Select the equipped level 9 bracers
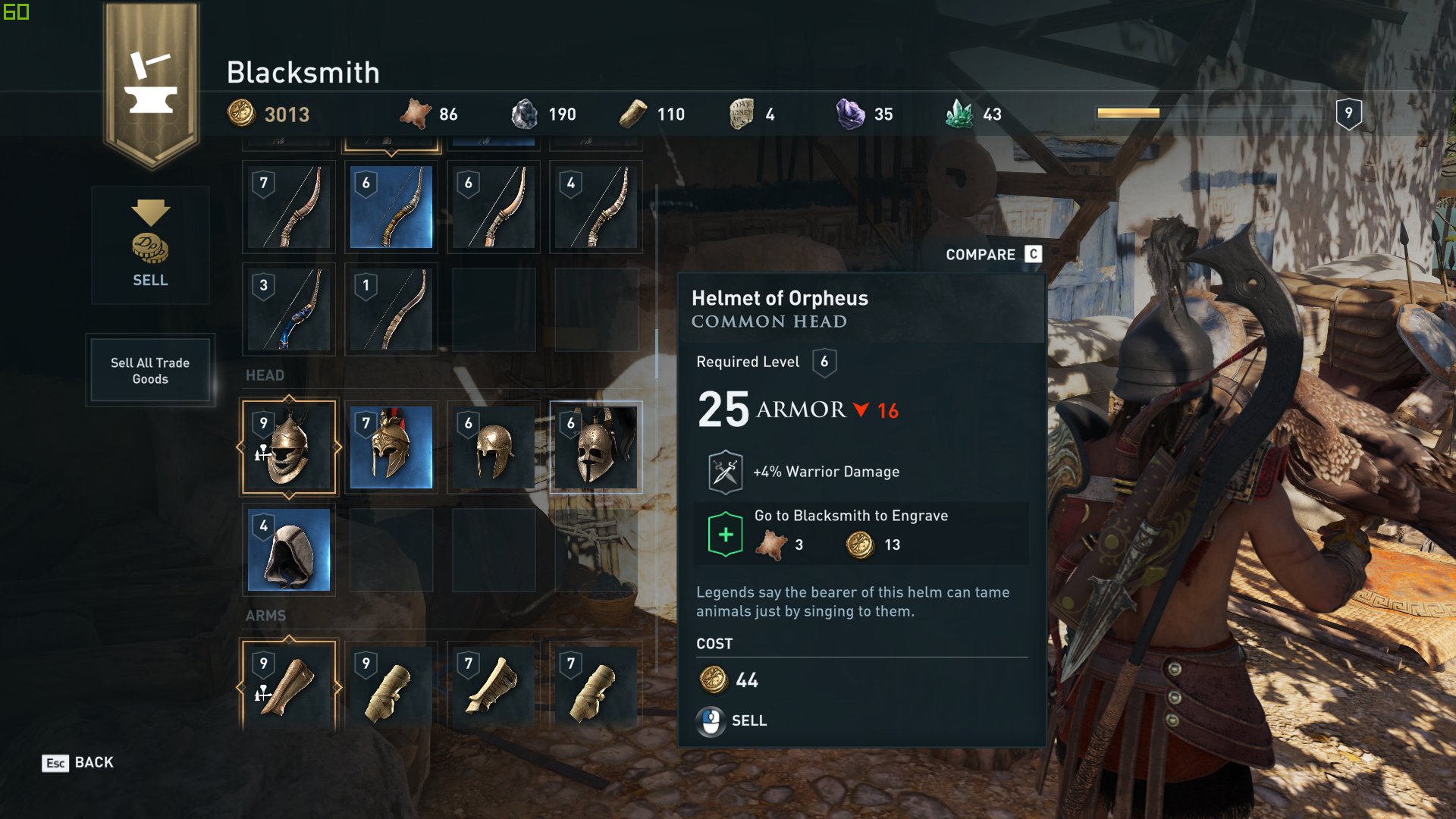This screenshot has height=819, width=1456. point(289,686)
